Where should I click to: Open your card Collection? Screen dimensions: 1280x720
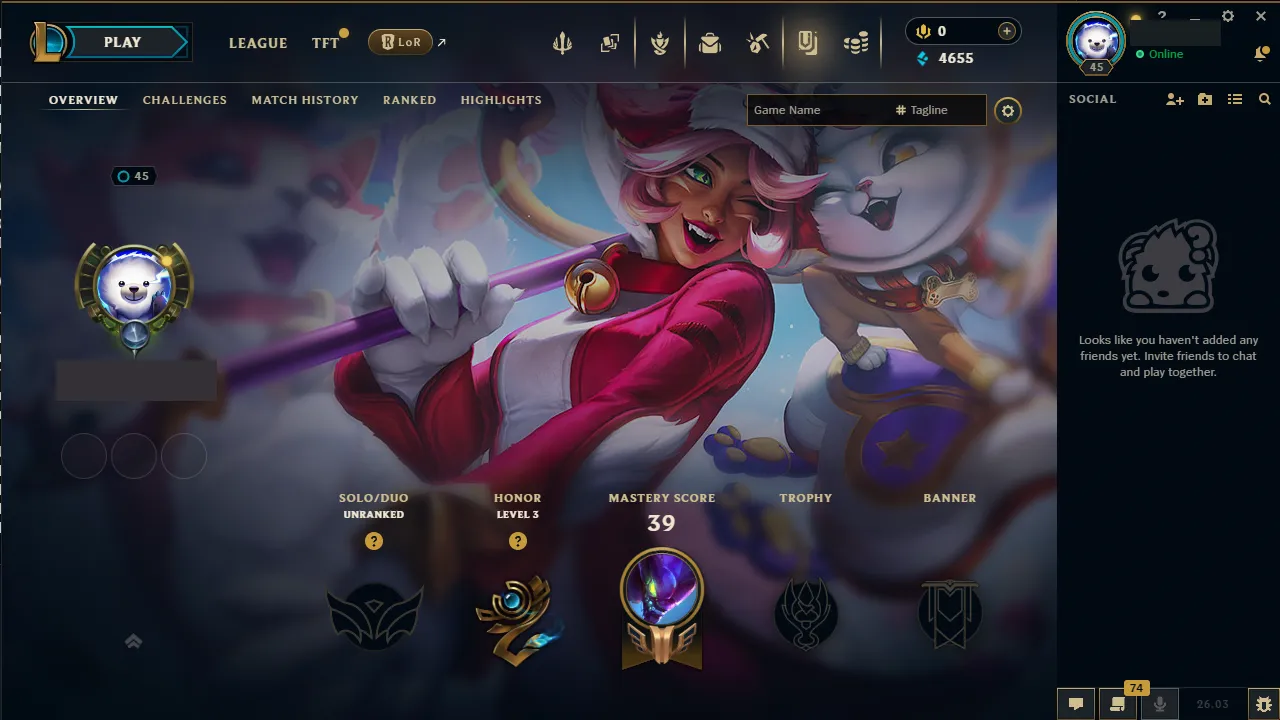(x=611, y=42)
